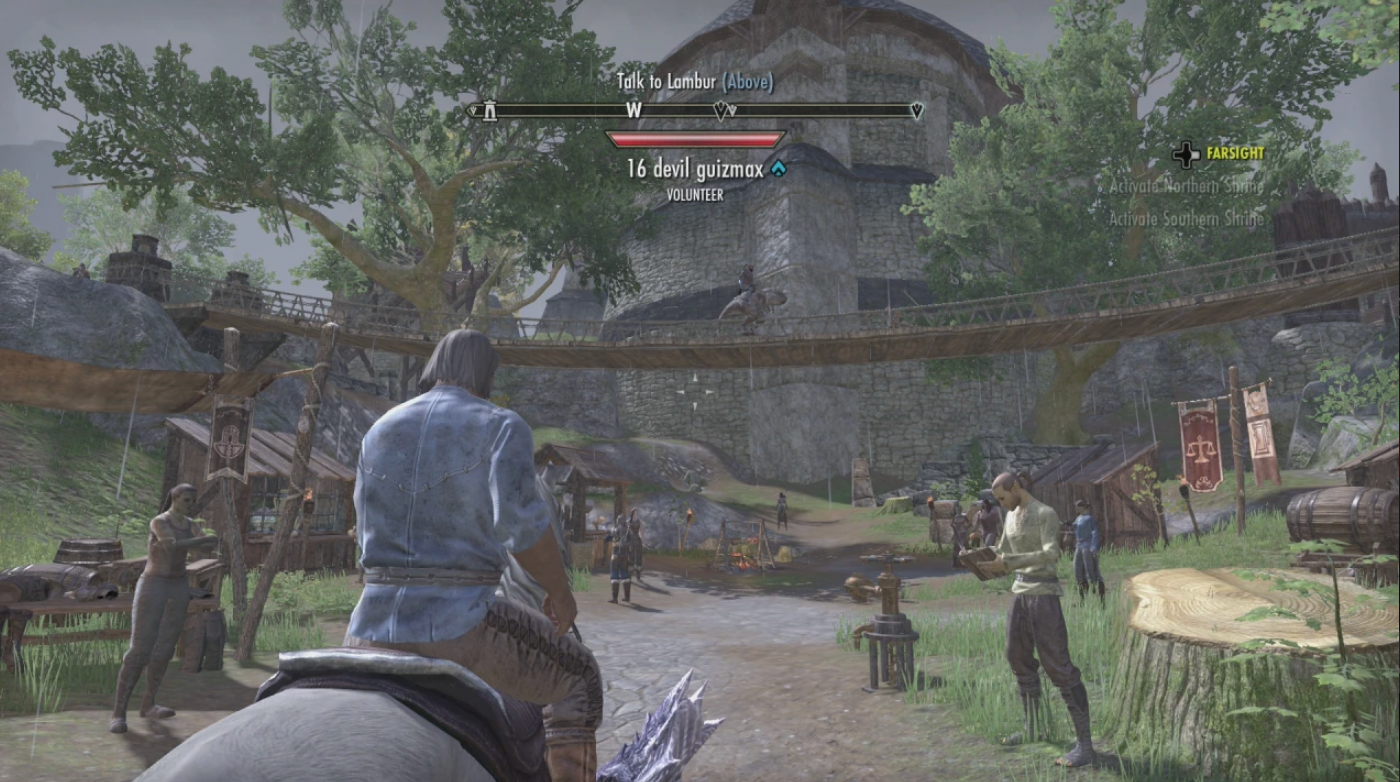Click the double quest chevron on the compass
Screen dimensions: 1400x782
tap(722, 110)
